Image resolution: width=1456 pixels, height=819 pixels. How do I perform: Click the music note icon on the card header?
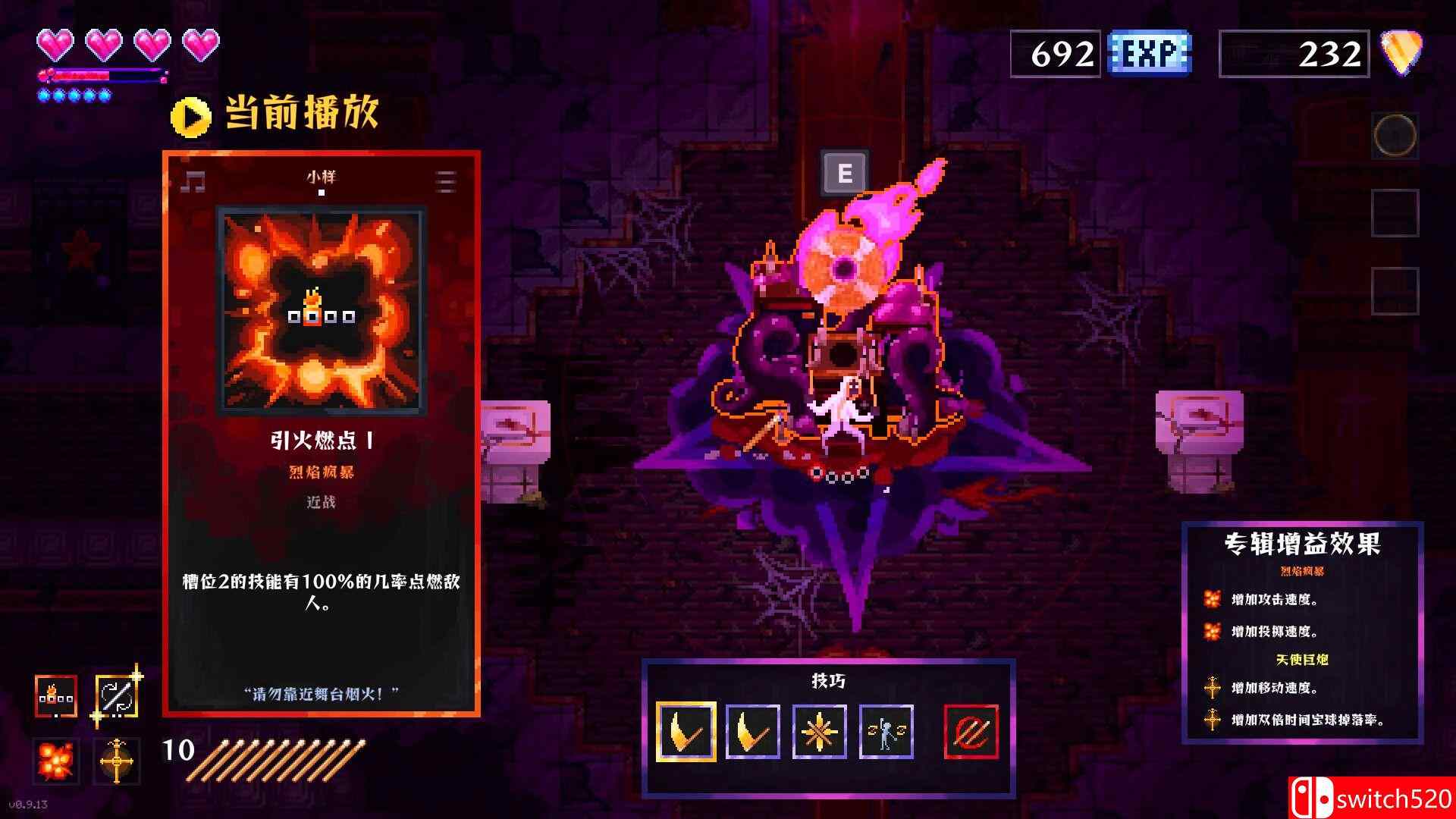click(194, 180)
